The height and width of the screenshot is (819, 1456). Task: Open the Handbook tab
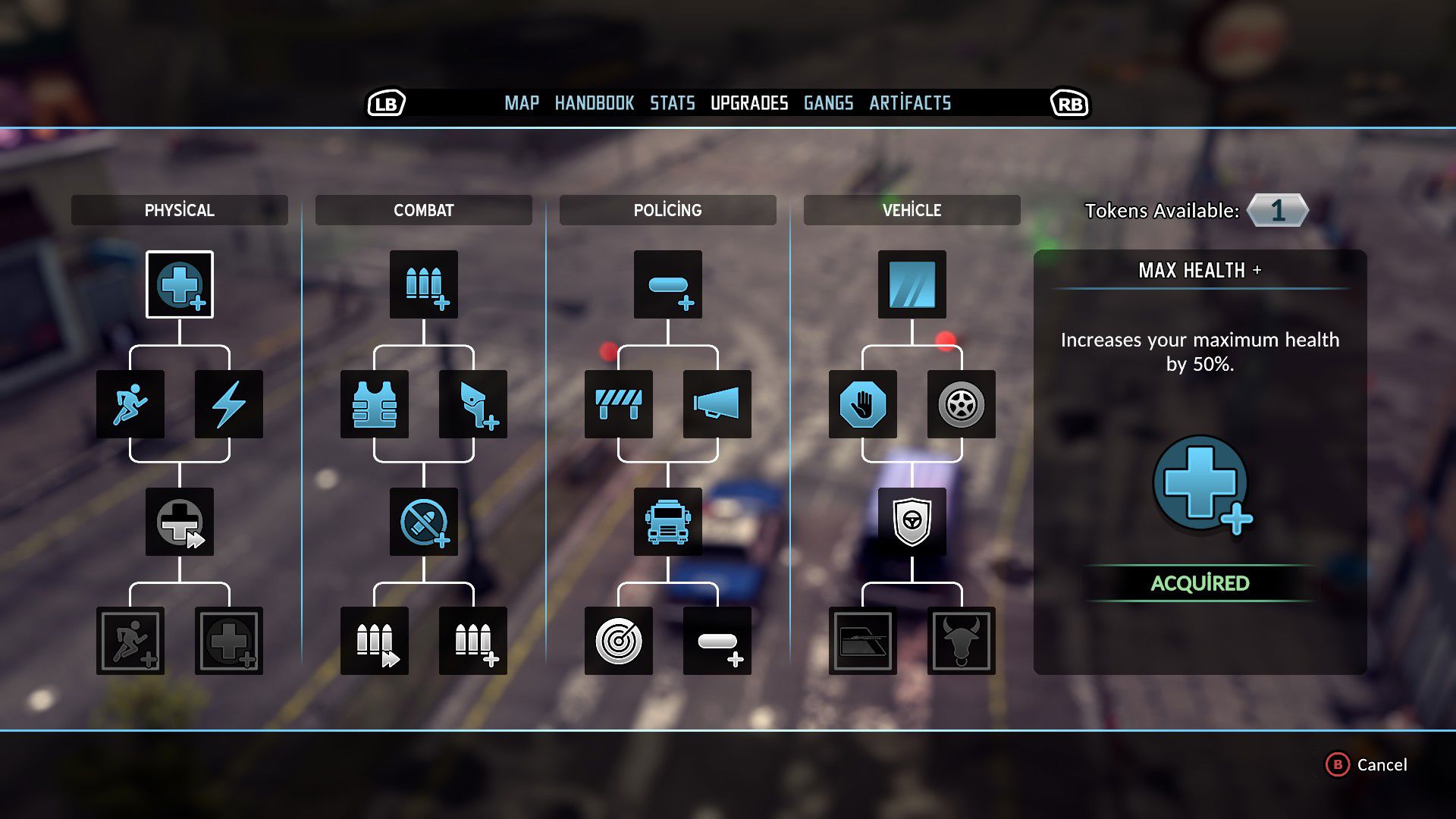pos(594,103)
